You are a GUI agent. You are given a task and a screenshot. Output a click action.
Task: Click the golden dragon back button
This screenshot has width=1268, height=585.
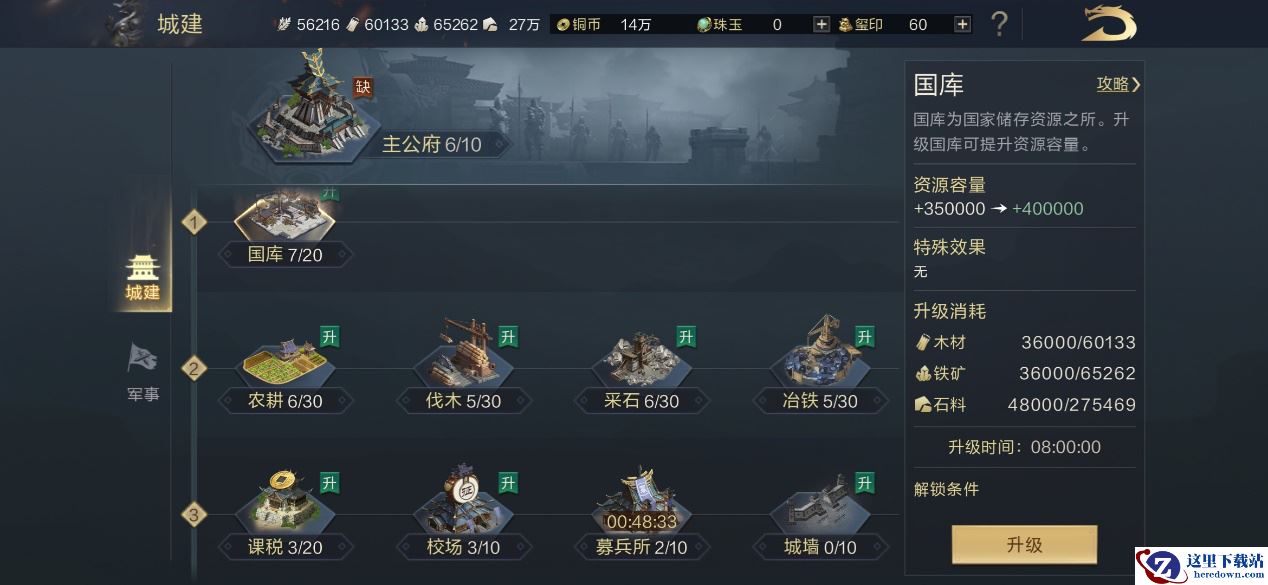pyautogui.click(x=1109, y=24)
